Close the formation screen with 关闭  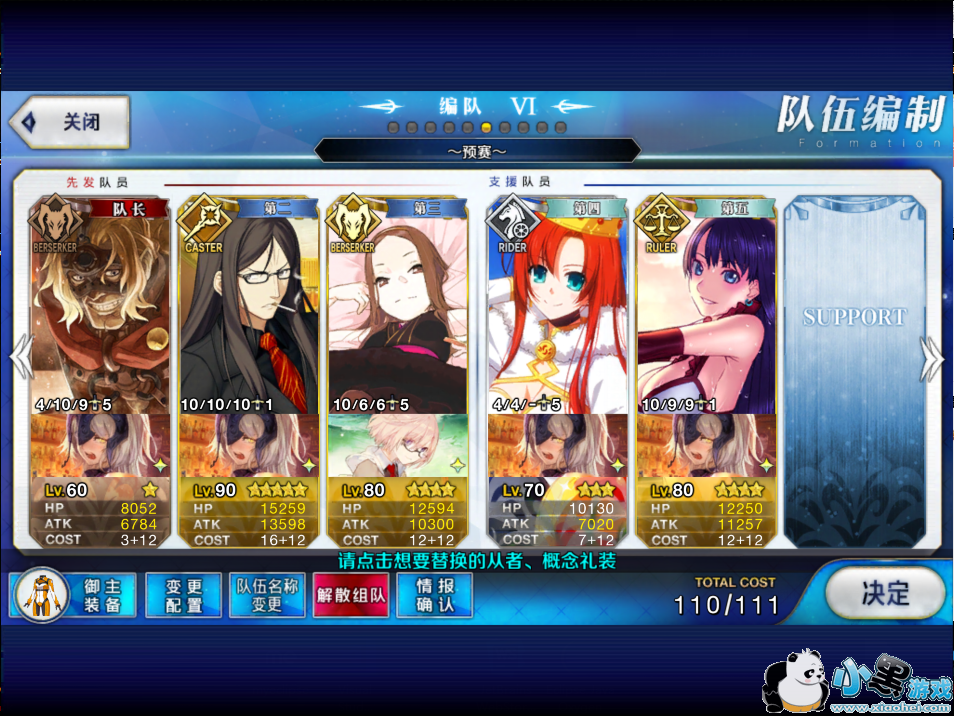click(70, 122)
